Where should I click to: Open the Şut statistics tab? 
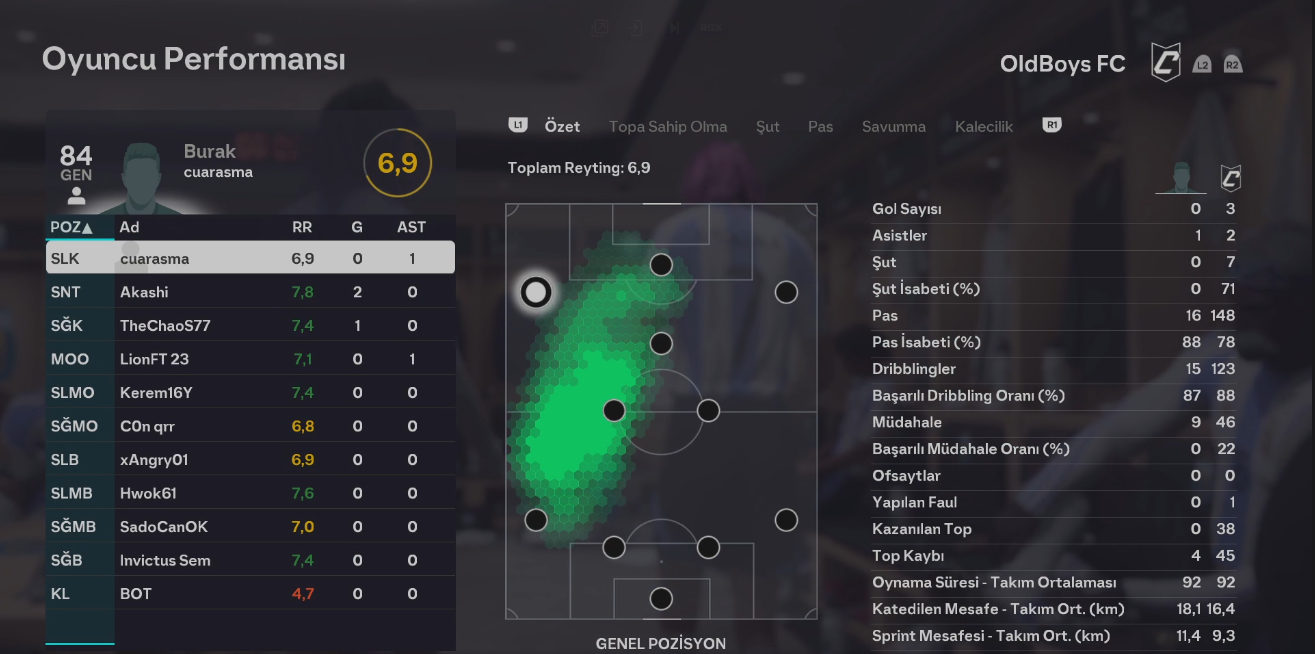[767, 127]
